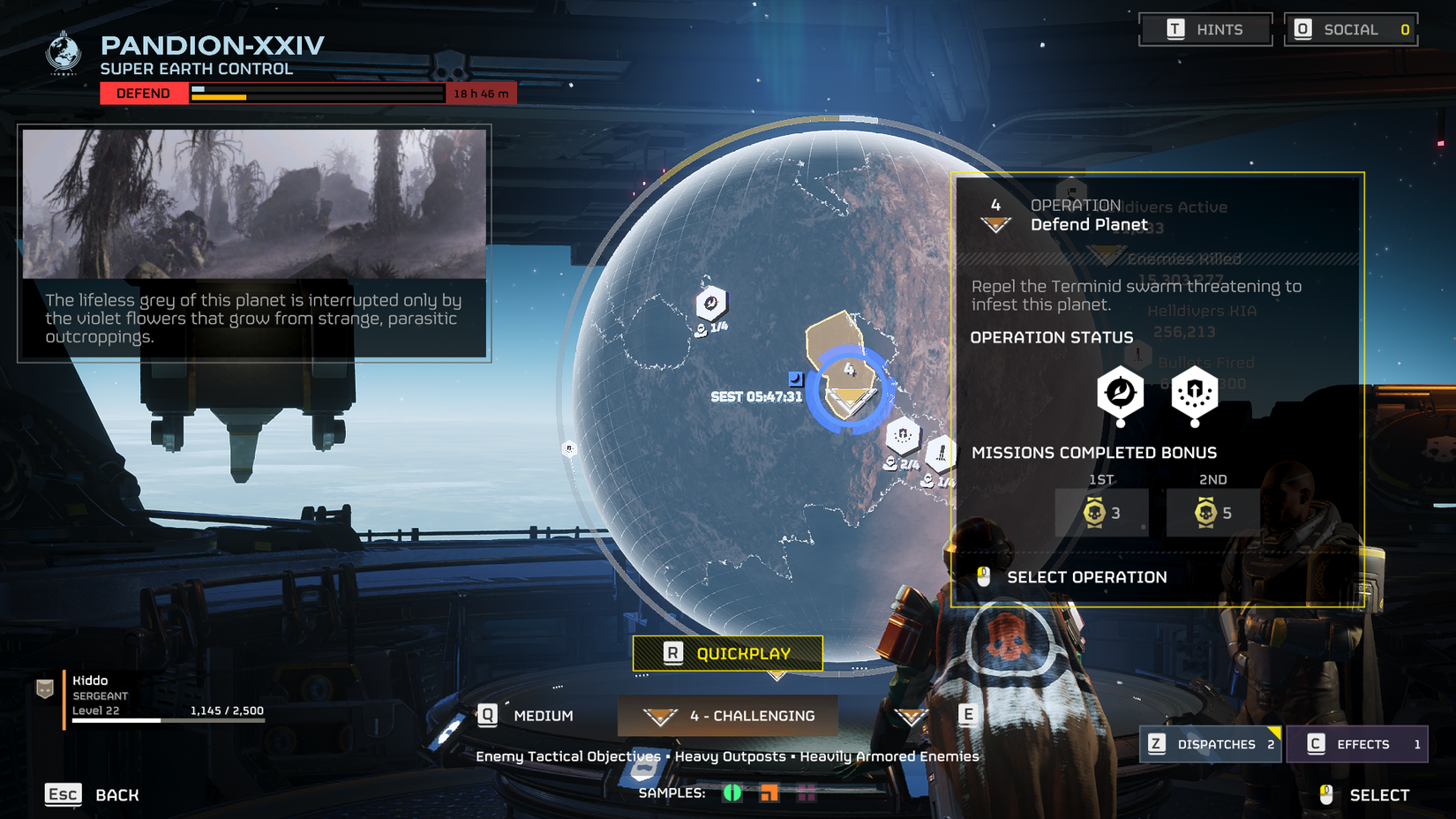
Task: Pick the operation marker showing 1/4 squad
Action: (711, 304)
